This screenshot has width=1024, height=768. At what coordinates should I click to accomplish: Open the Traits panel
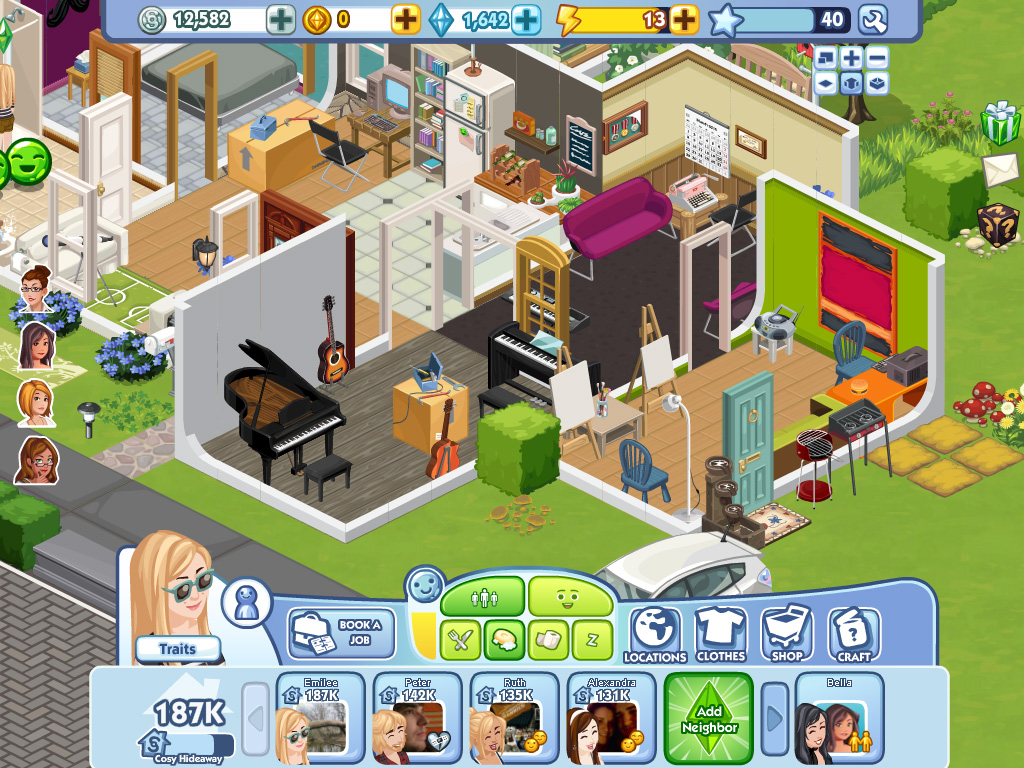click(x=177, y=649)
